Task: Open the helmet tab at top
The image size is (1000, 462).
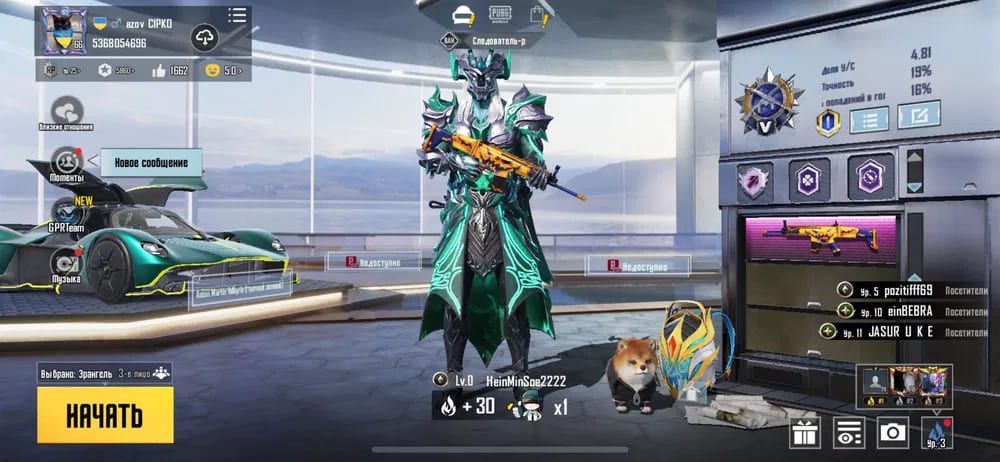Action: click(x=463, y=15)
